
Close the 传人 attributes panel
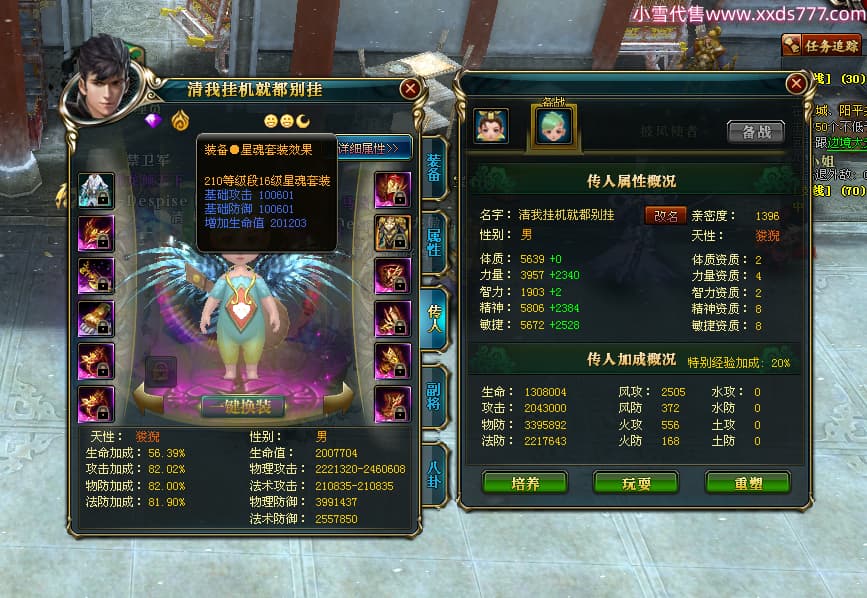(796, 83)
